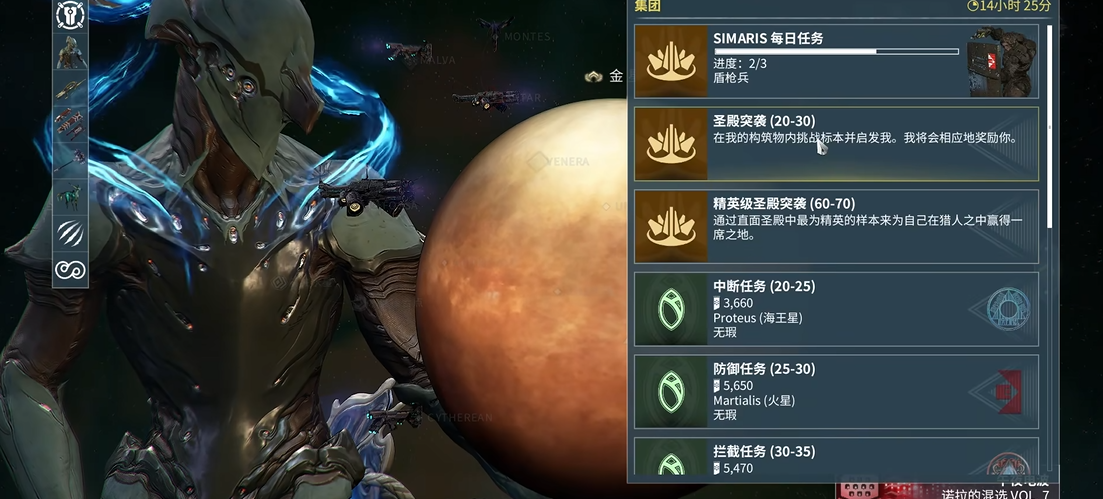Image resolution: width=1103 pixels, height=499 pixels.
Task: Click the emblem icon atop the sidebar
Action: coord(71,14)
